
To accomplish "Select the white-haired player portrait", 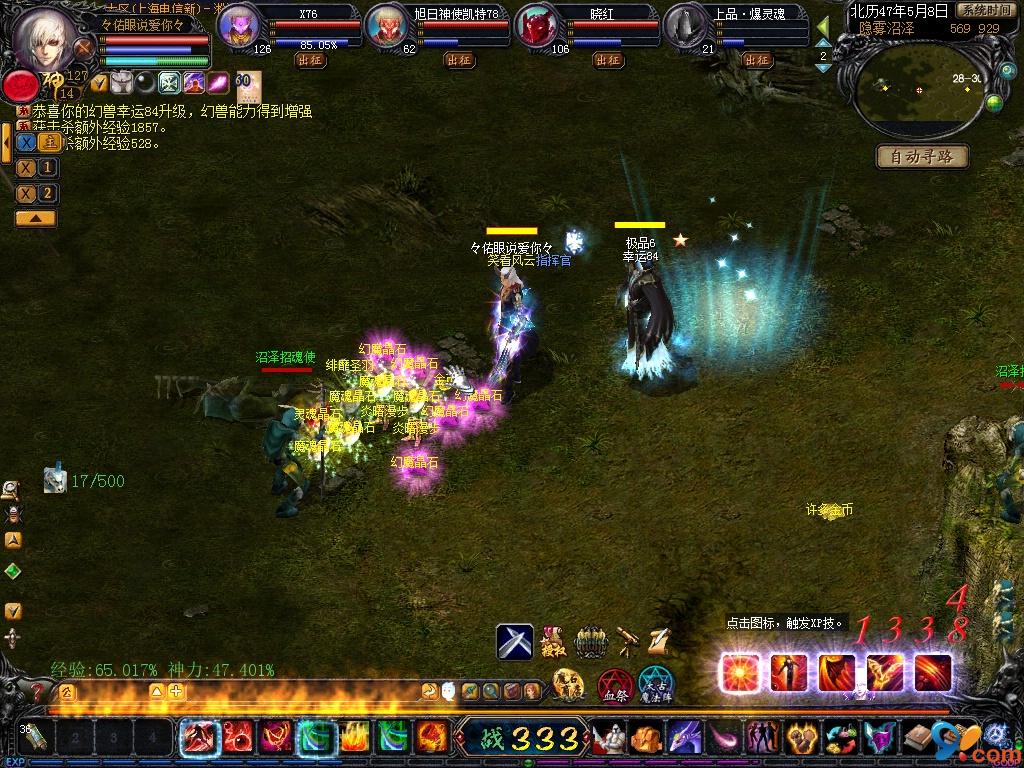I will 44,38.
